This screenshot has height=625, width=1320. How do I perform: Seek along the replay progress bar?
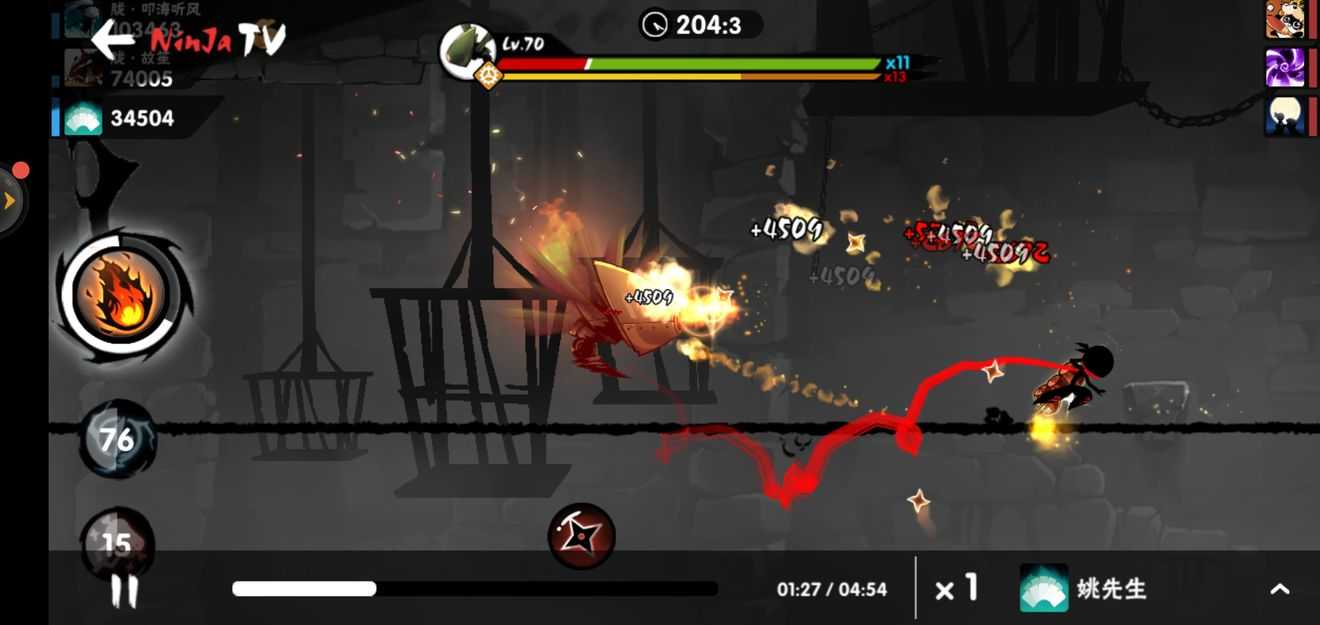click(x=475, y=589)
